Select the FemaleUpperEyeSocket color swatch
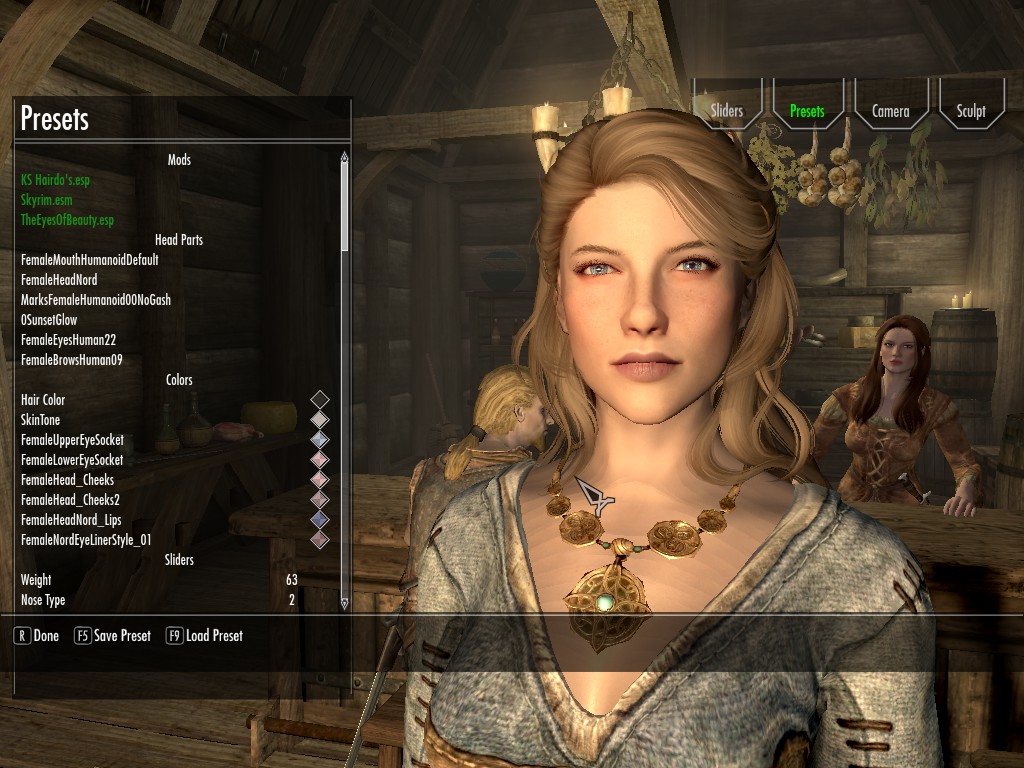This screenshot has height=768, width=1024. (320, 440)
